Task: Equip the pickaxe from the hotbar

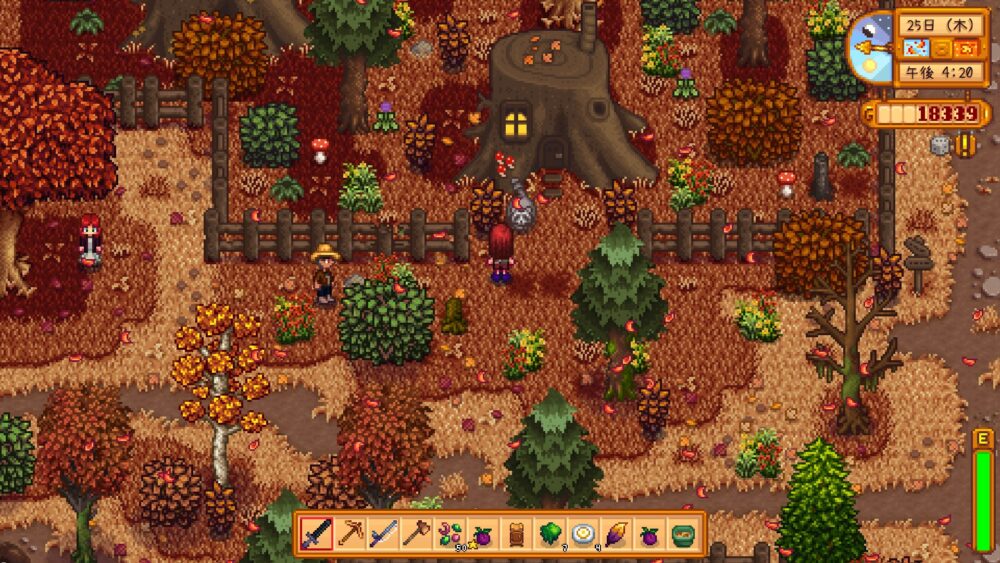Action: click(350, 534)
